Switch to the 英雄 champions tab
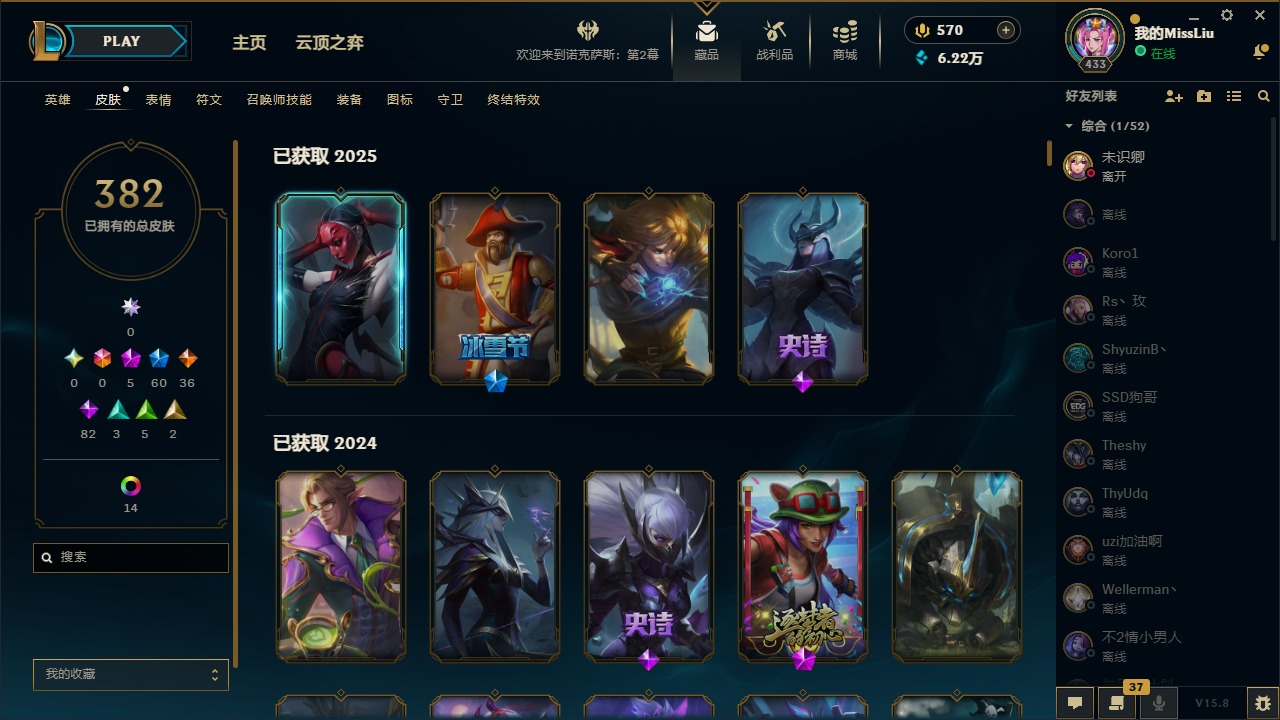Image resolution: width=1280 pixels, height=720 pixels. [x=58, y=100]
